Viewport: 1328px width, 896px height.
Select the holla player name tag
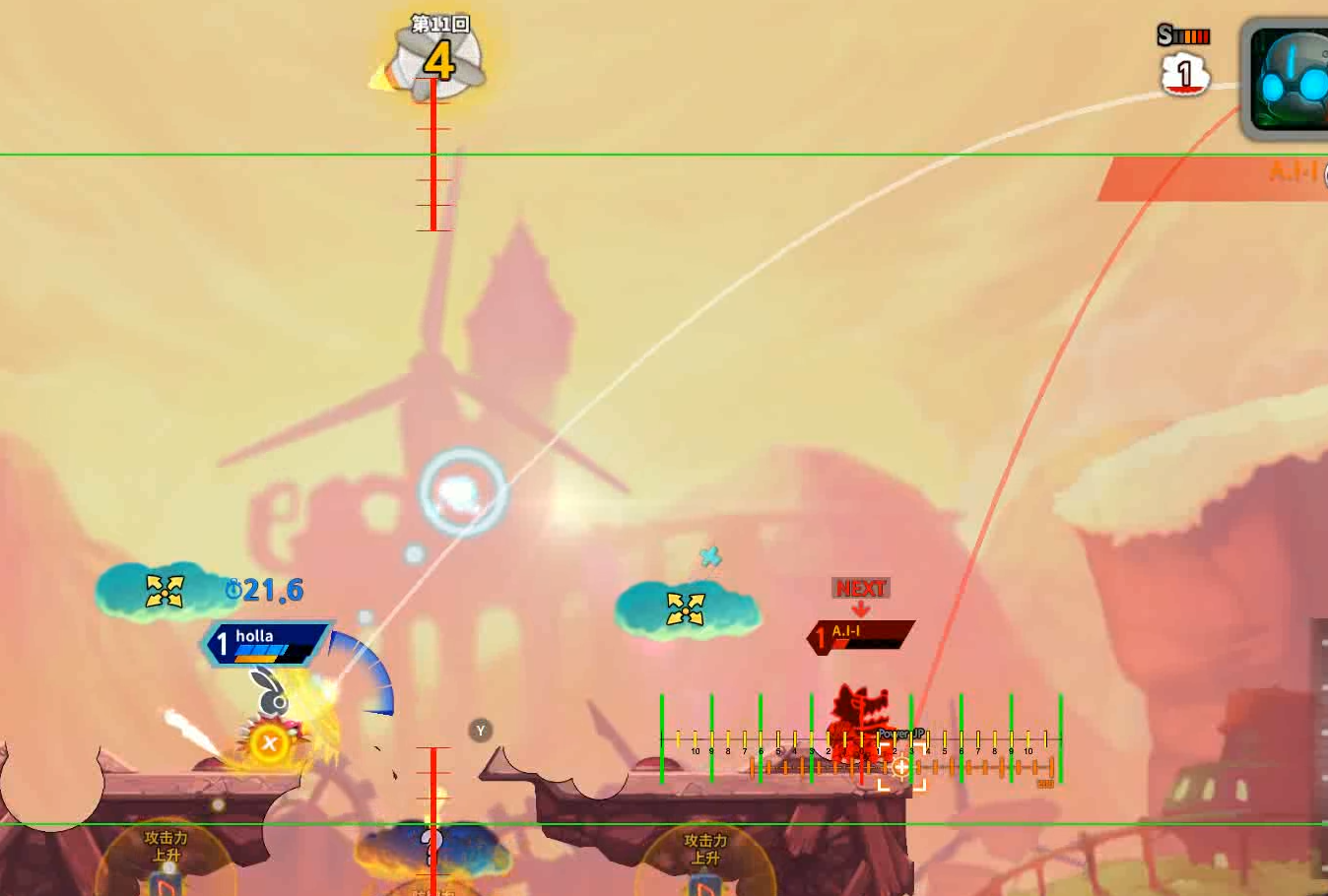[266, 643]
